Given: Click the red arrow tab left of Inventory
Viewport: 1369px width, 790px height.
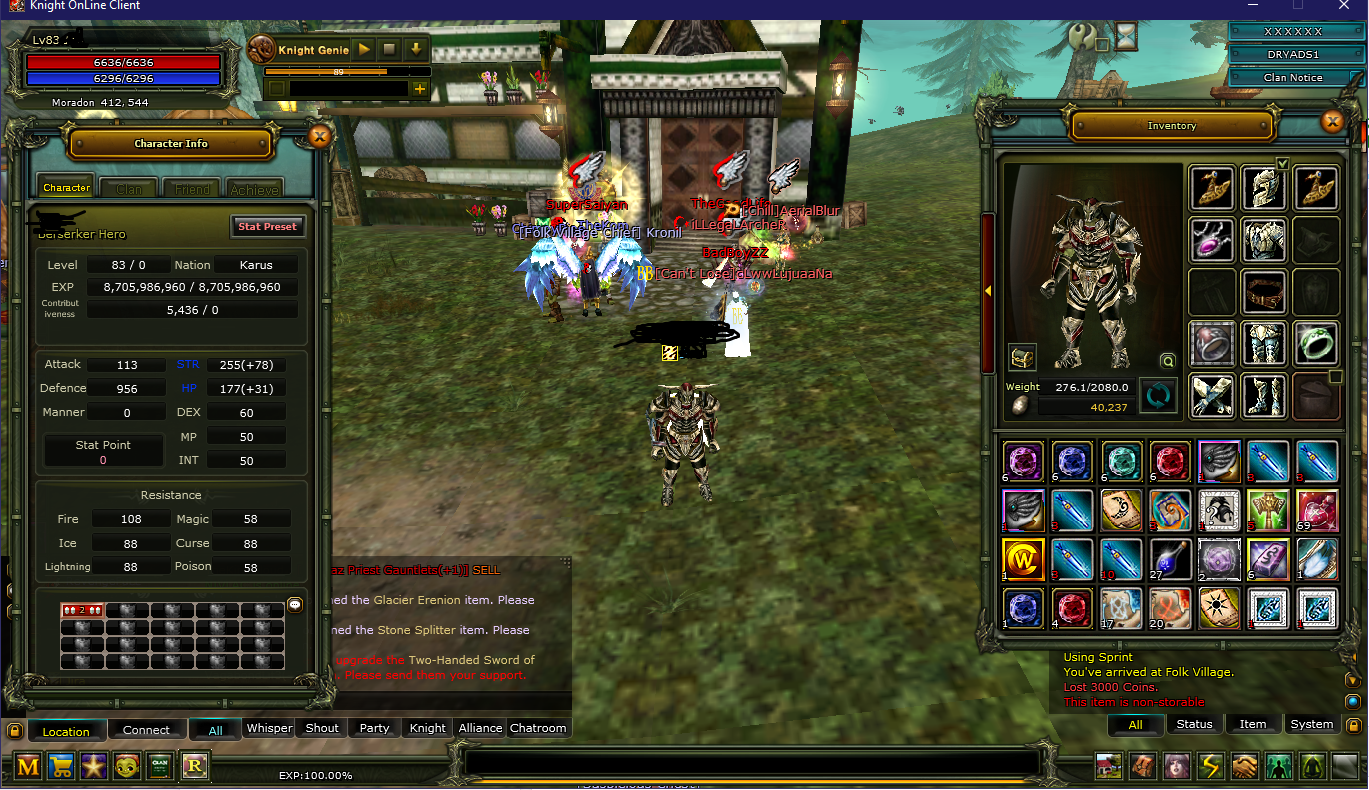Looking at the screenshot, I should pos(988,291).
